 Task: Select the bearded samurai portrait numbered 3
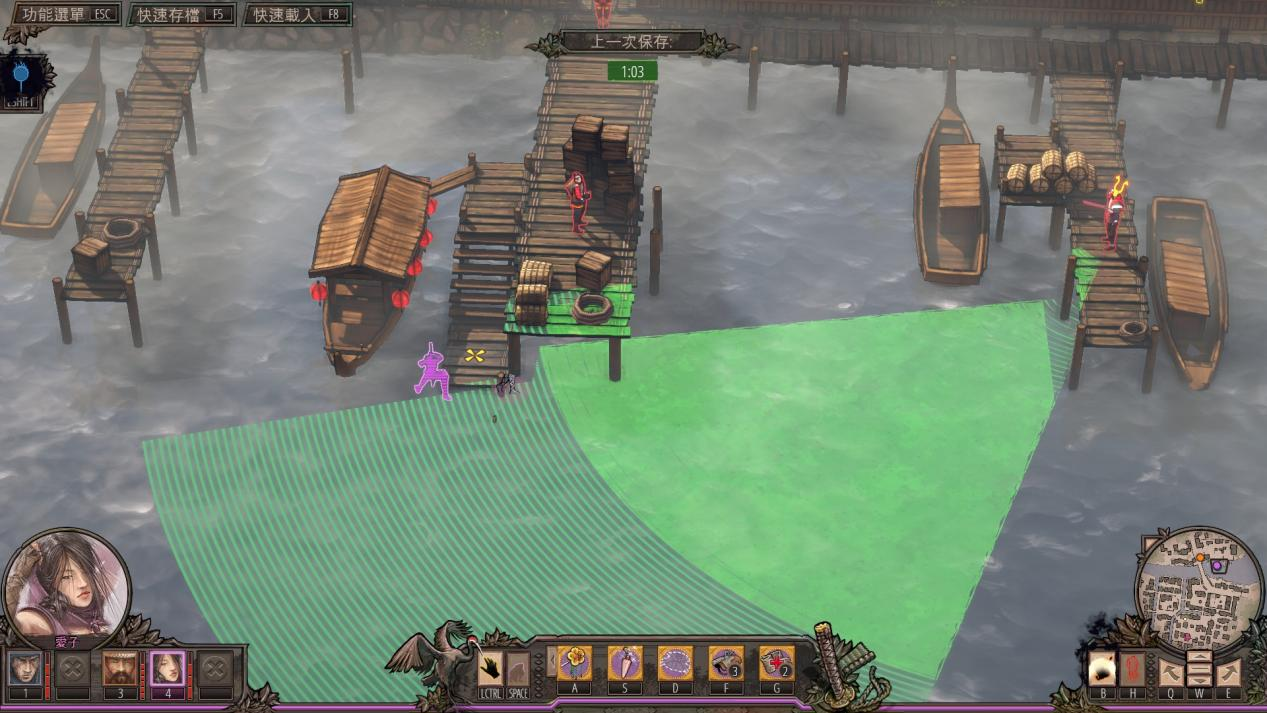click(x=120, y=668)
